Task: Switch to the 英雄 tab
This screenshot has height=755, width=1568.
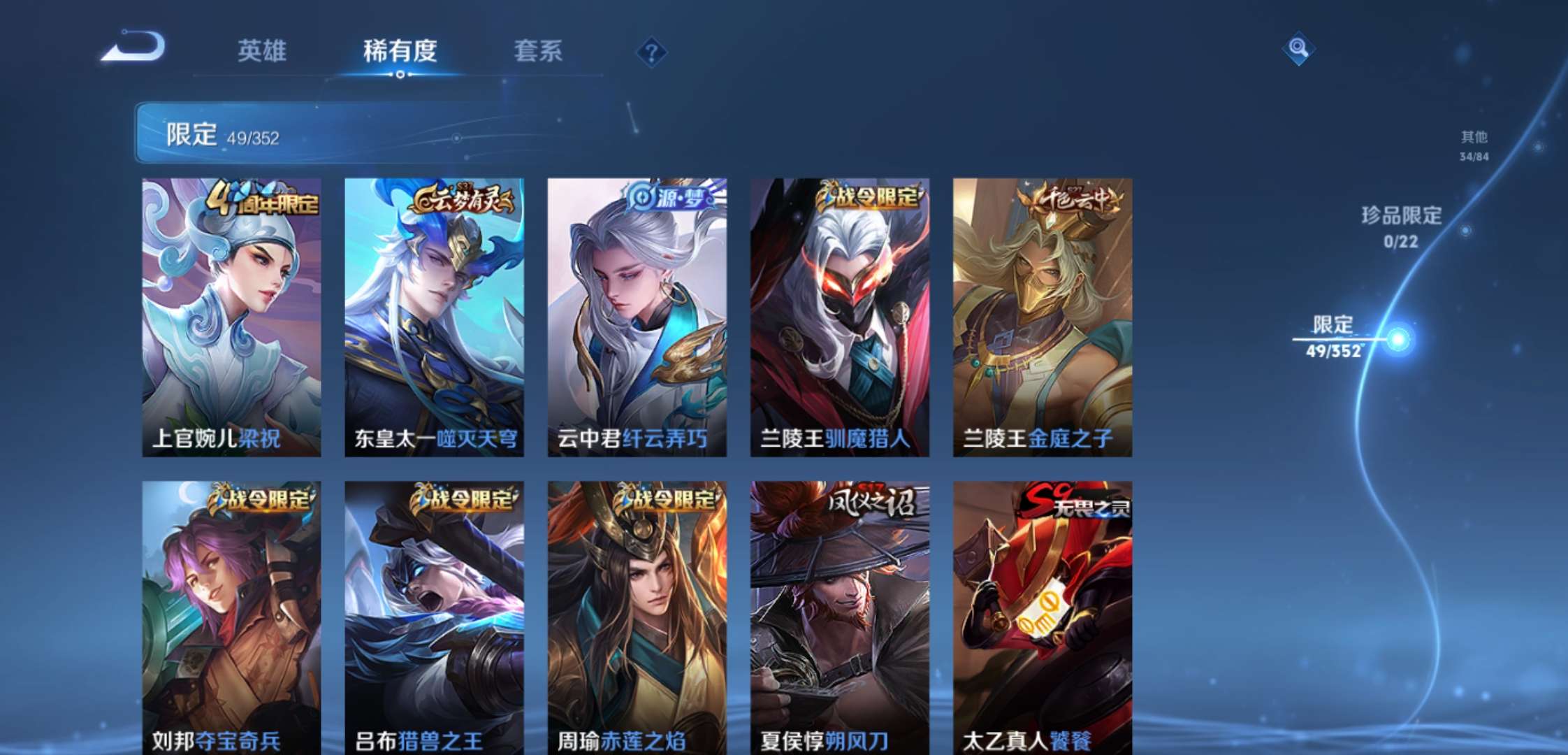Action: [x=262, y=51]
